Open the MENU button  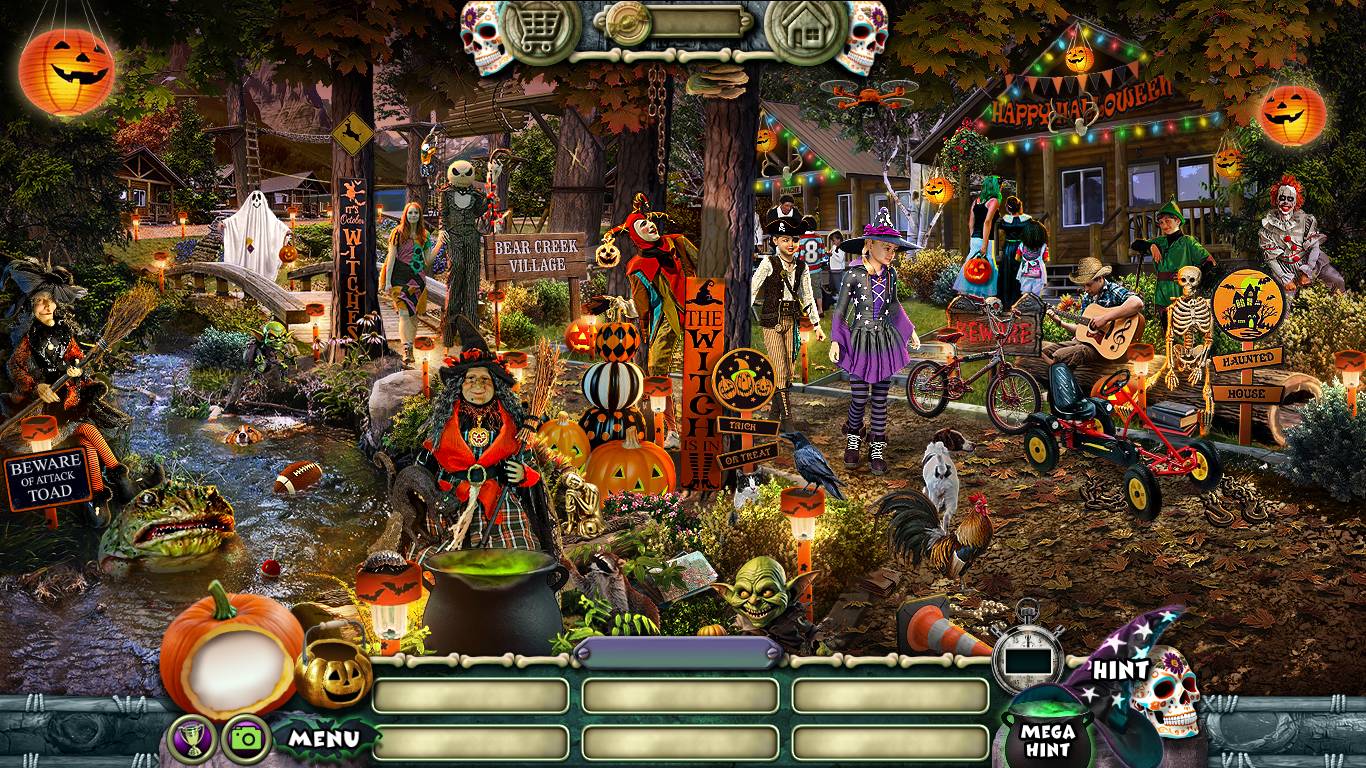pos(324,740)
